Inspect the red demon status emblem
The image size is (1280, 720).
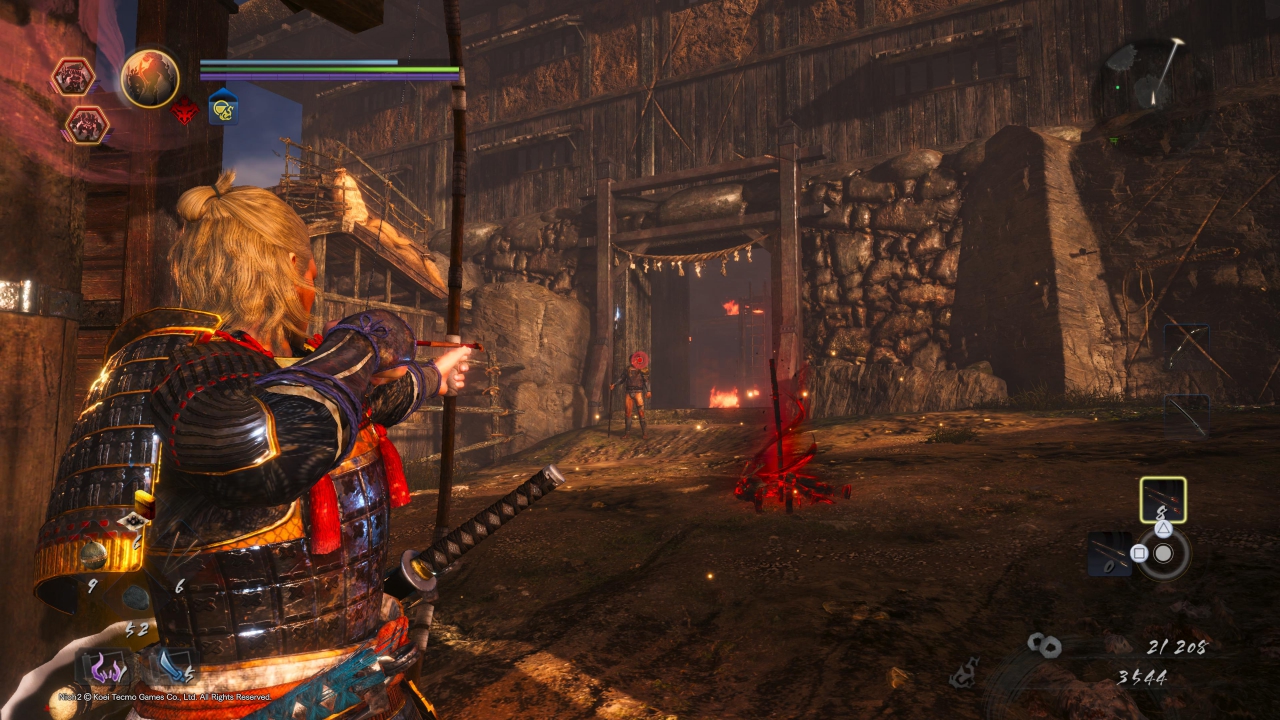[184, 111]
